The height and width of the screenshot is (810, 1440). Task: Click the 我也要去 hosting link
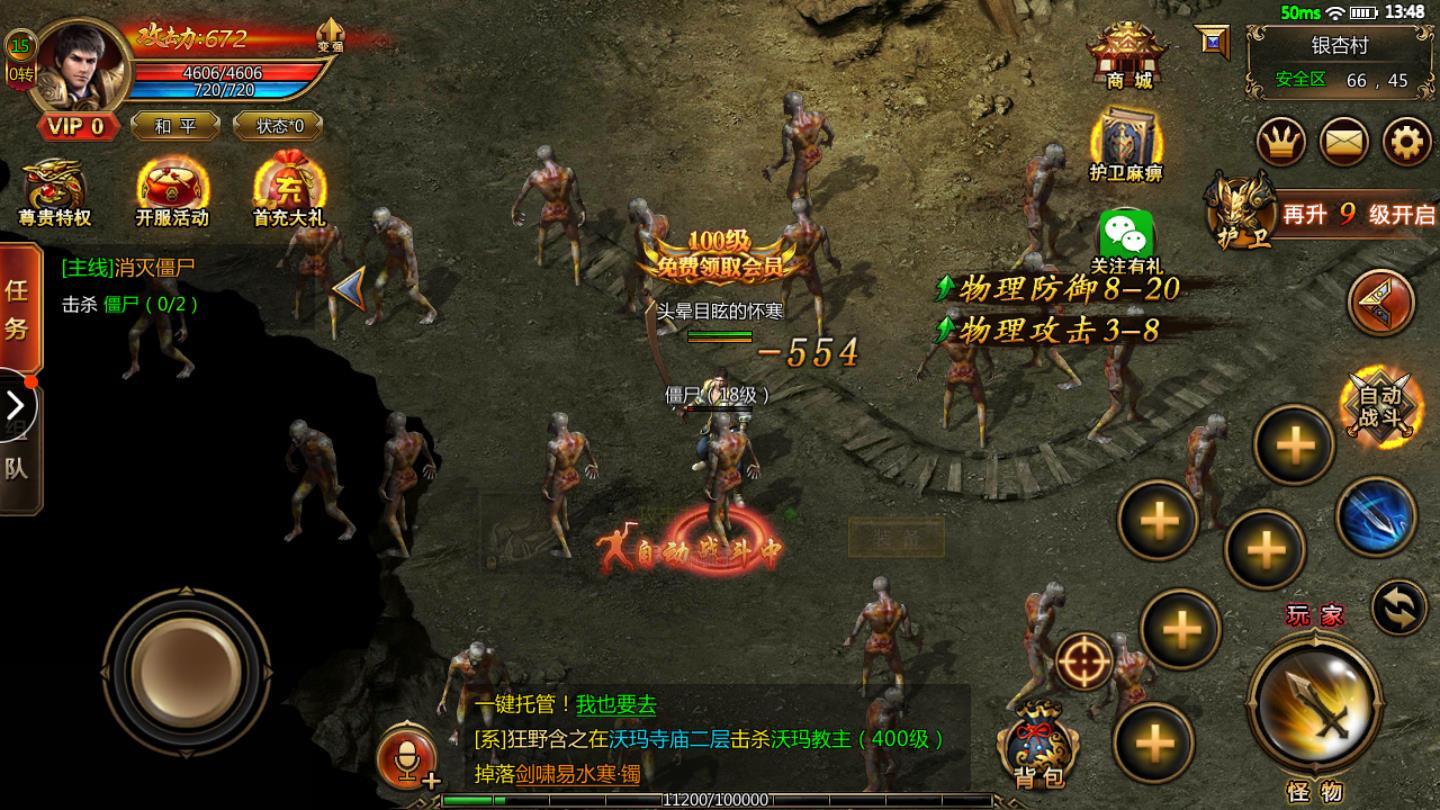click(x=613, y=705)
